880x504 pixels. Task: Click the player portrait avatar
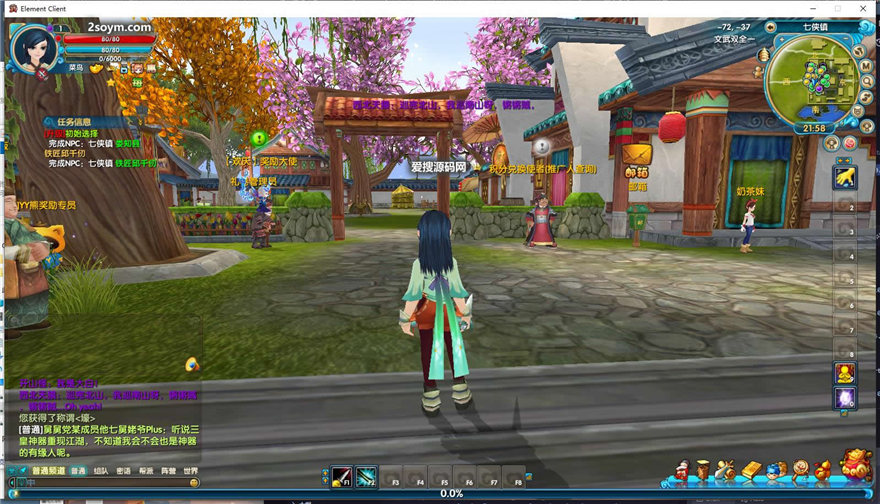tap(32, 46)
